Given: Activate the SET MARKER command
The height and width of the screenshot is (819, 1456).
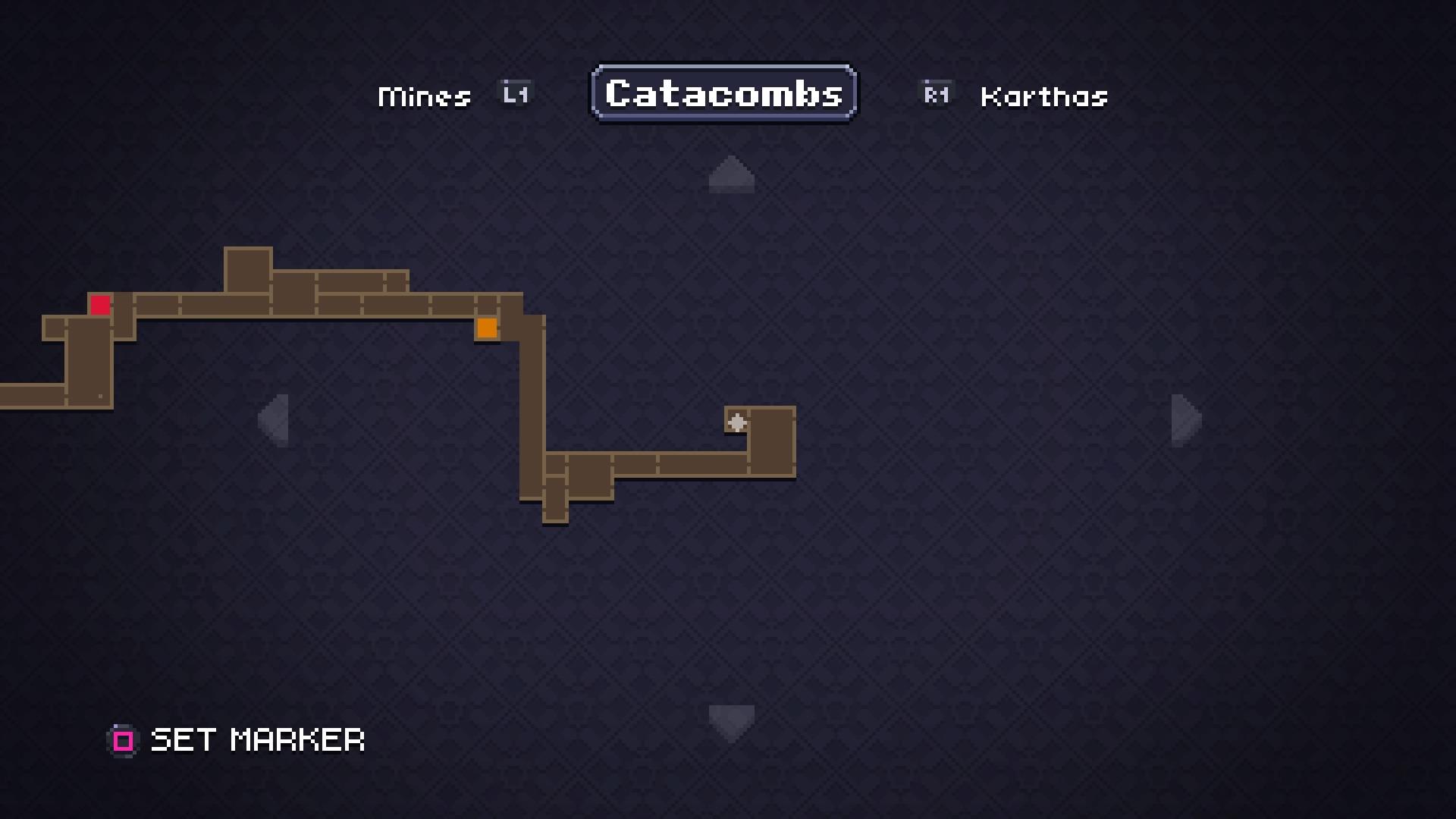Looking at the screenshot, I should 258,740.
